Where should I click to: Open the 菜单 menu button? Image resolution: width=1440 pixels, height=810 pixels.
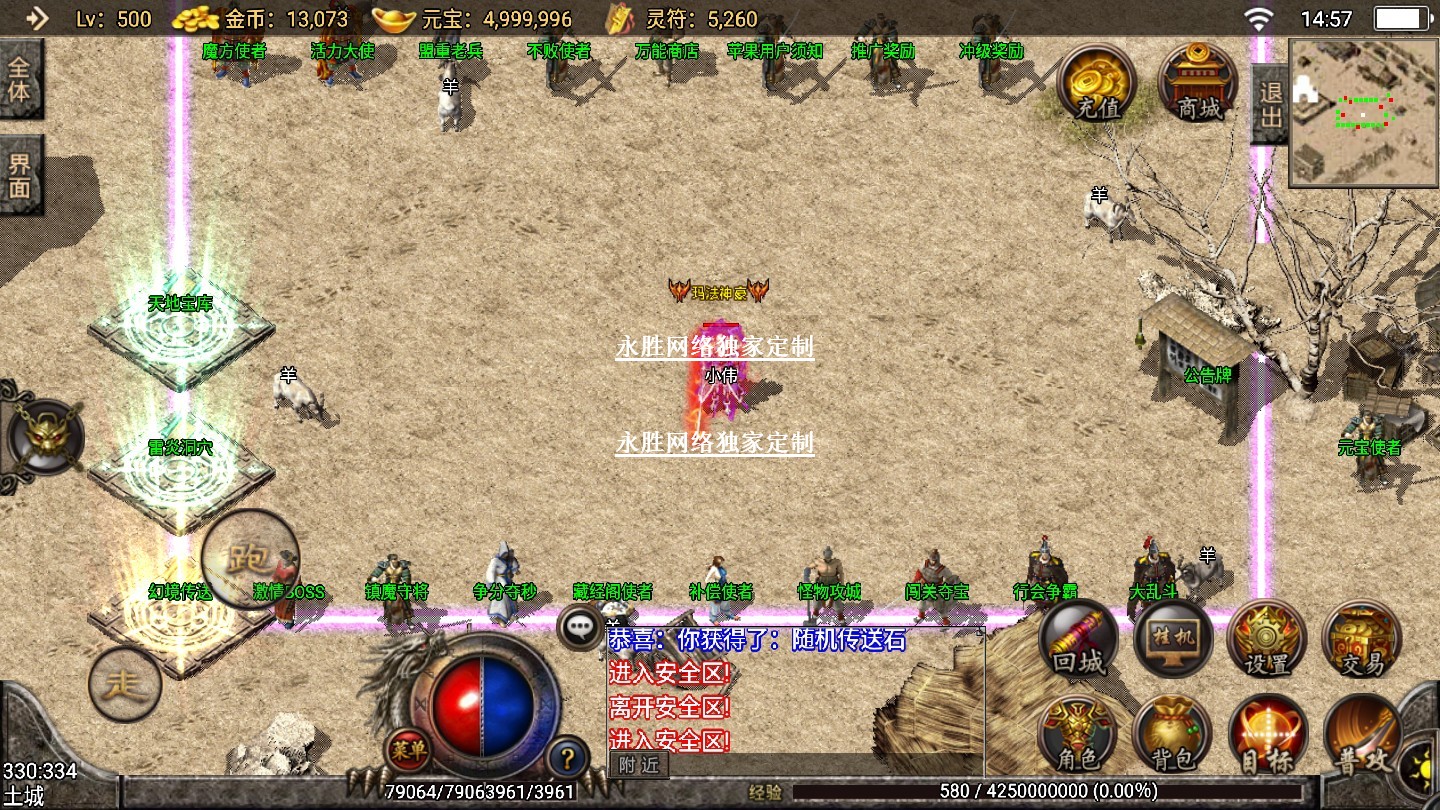tap(407, 747)
